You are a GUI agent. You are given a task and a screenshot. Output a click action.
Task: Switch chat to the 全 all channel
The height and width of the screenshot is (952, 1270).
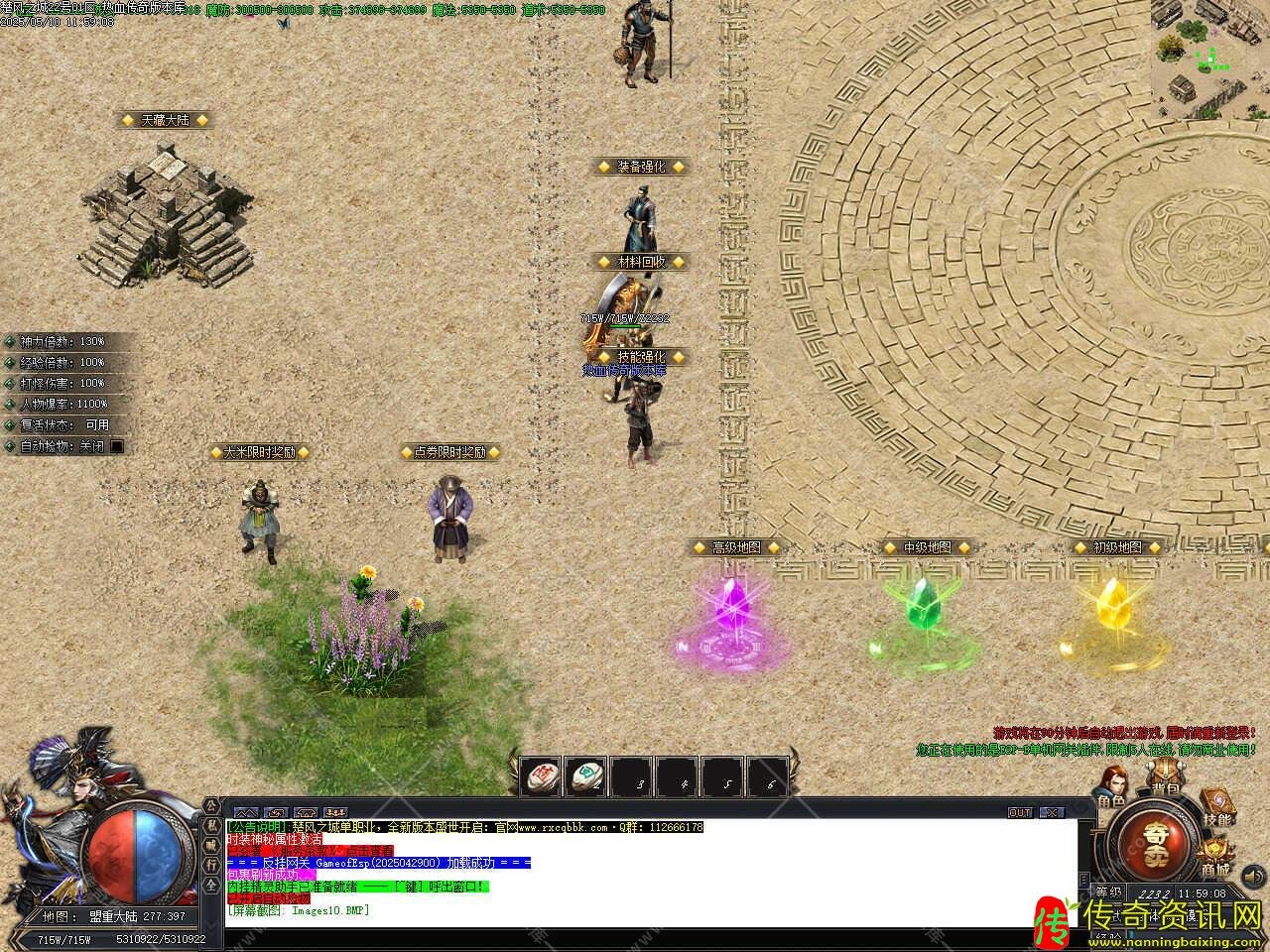[x=211, y=884]
